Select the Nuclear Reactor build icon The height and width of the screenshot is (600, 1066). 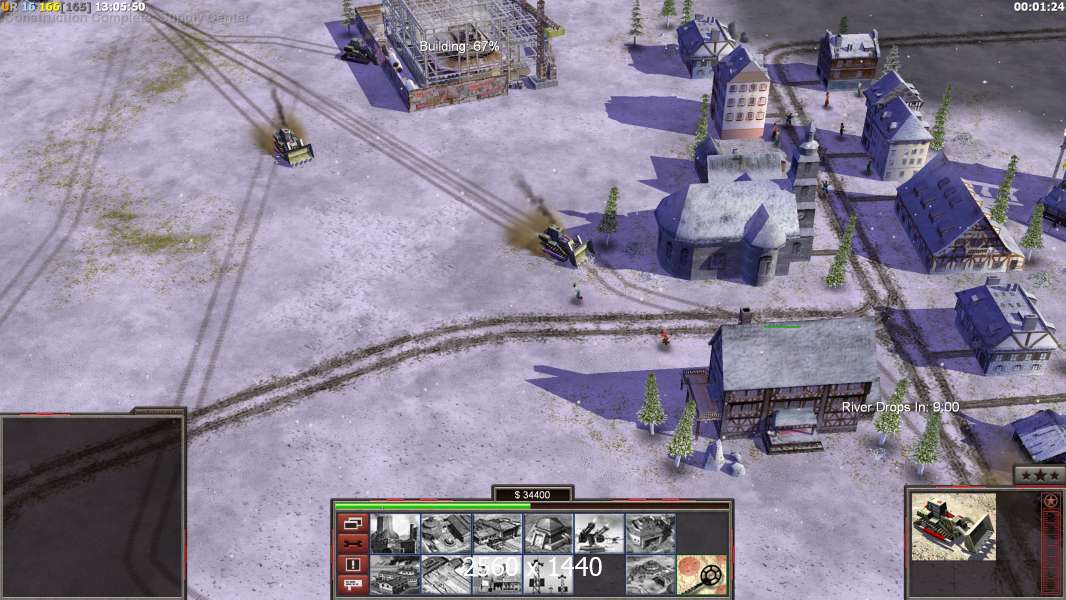395,533
